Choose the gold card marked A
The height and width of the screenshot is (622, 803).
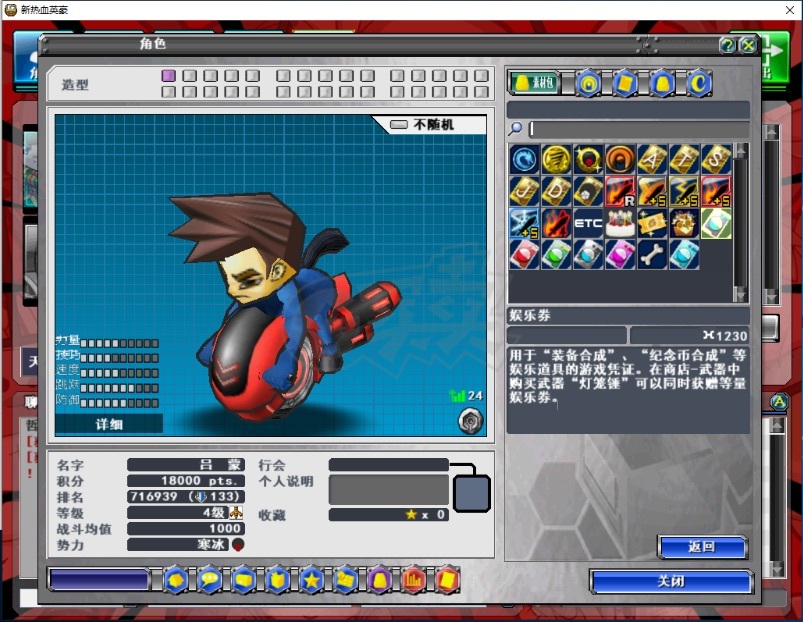(652, 159)
